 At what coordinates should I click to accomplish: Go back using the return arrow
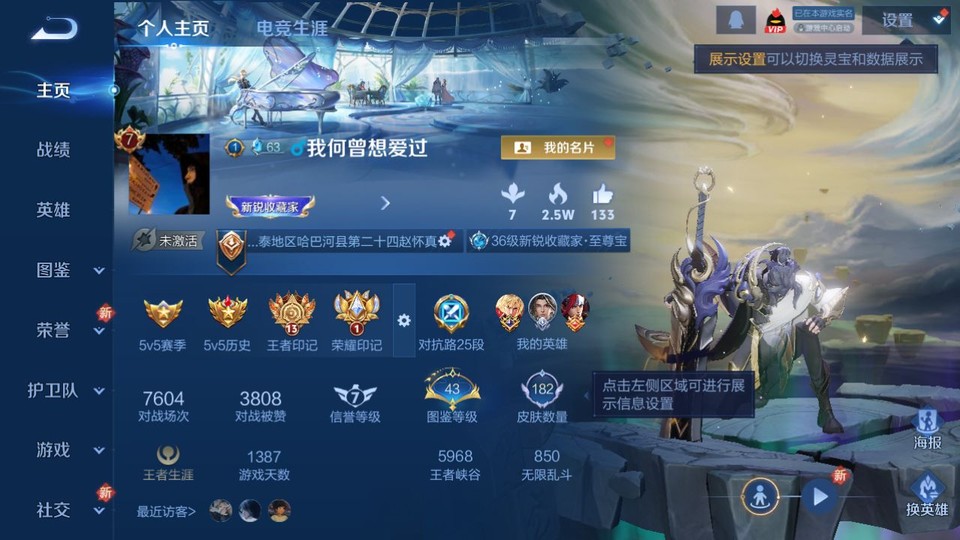coord(54,28)
